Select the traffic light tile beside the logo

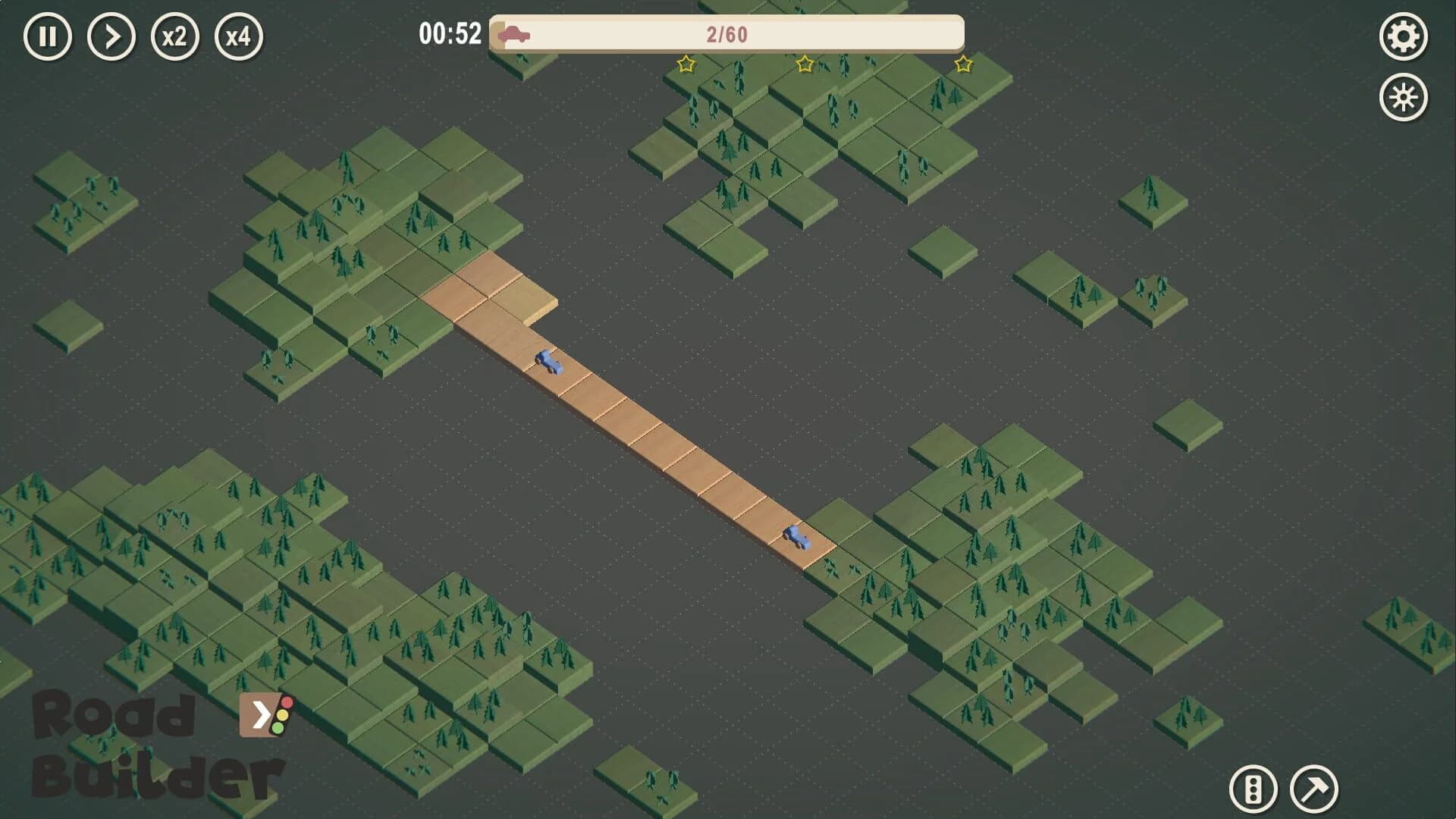(x=264, y=716)
